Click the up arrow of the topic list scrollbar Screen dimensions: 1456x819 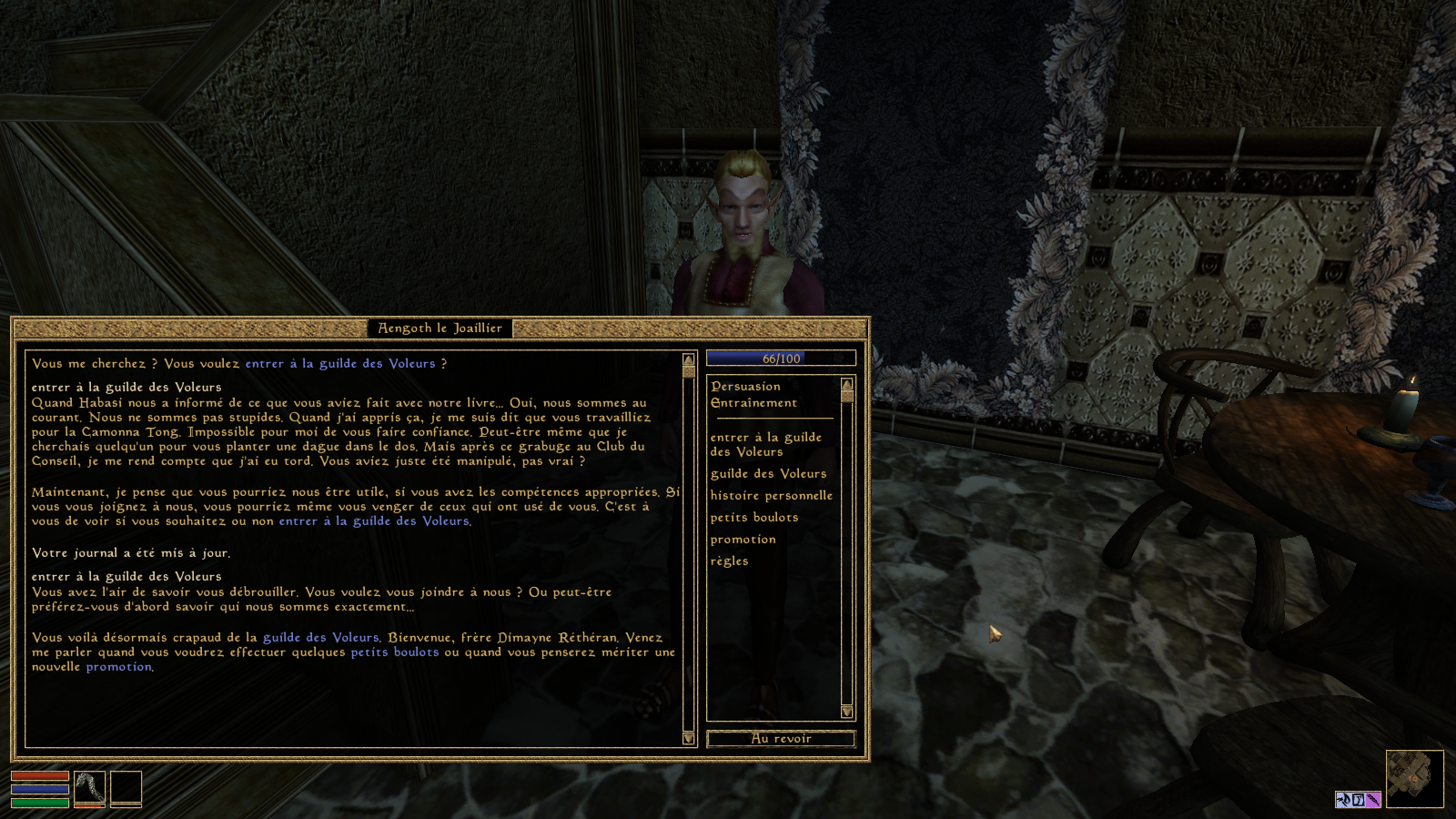pyautogui.click(x=847, y=384)
